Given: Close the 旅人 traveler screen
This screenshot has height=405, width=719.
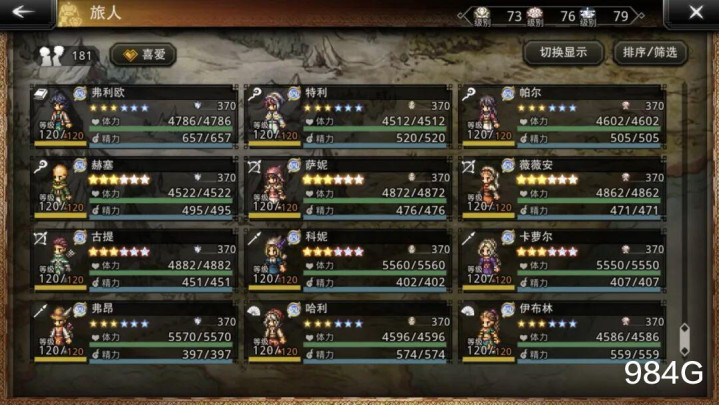Looking at the screenshot, I should pos(697,13).
